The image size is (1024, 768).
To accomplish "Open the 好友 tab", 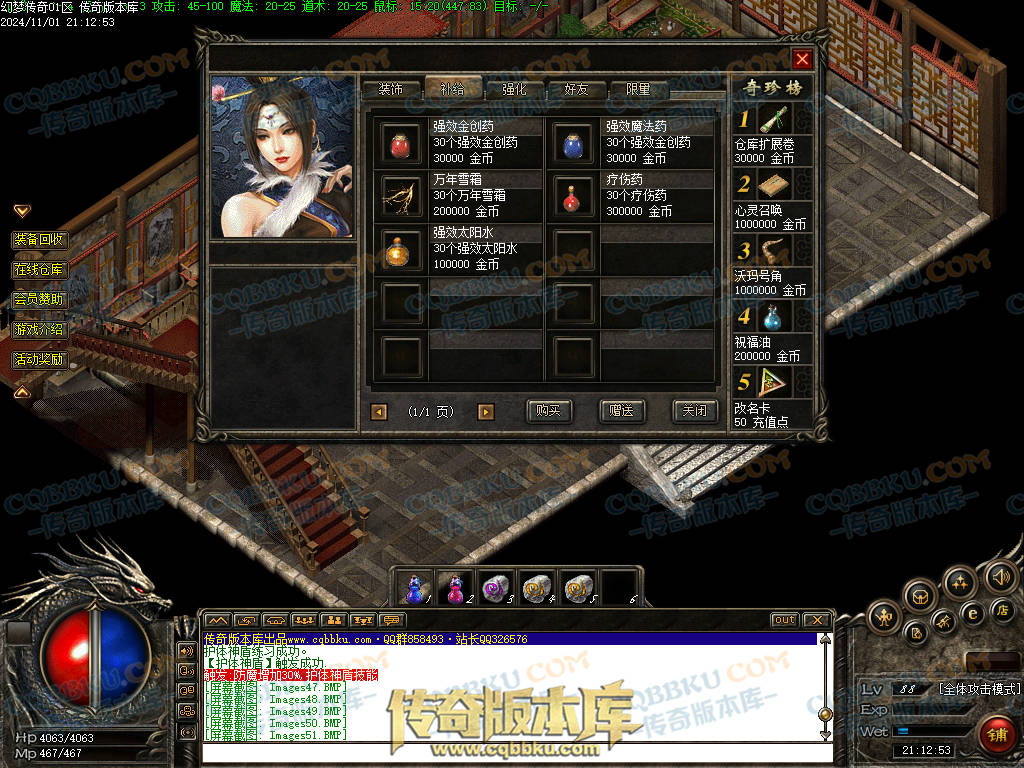I will tap(577, 89).
